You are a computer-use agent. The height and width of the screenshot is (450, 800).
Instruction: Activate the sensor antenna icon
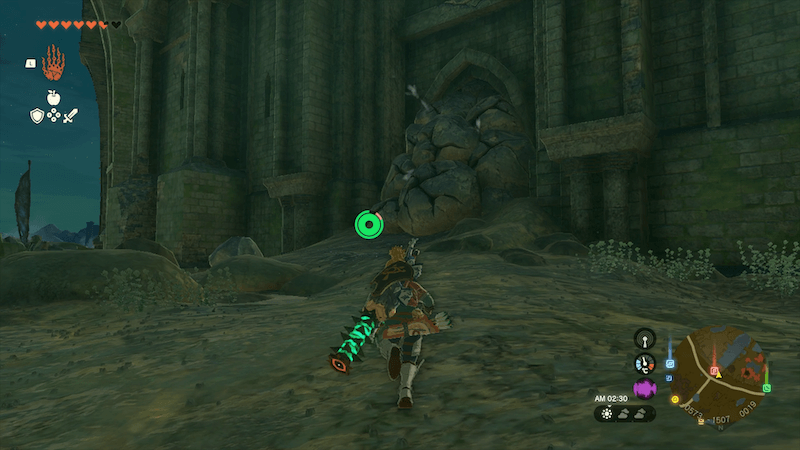click(x=645, y=339)
